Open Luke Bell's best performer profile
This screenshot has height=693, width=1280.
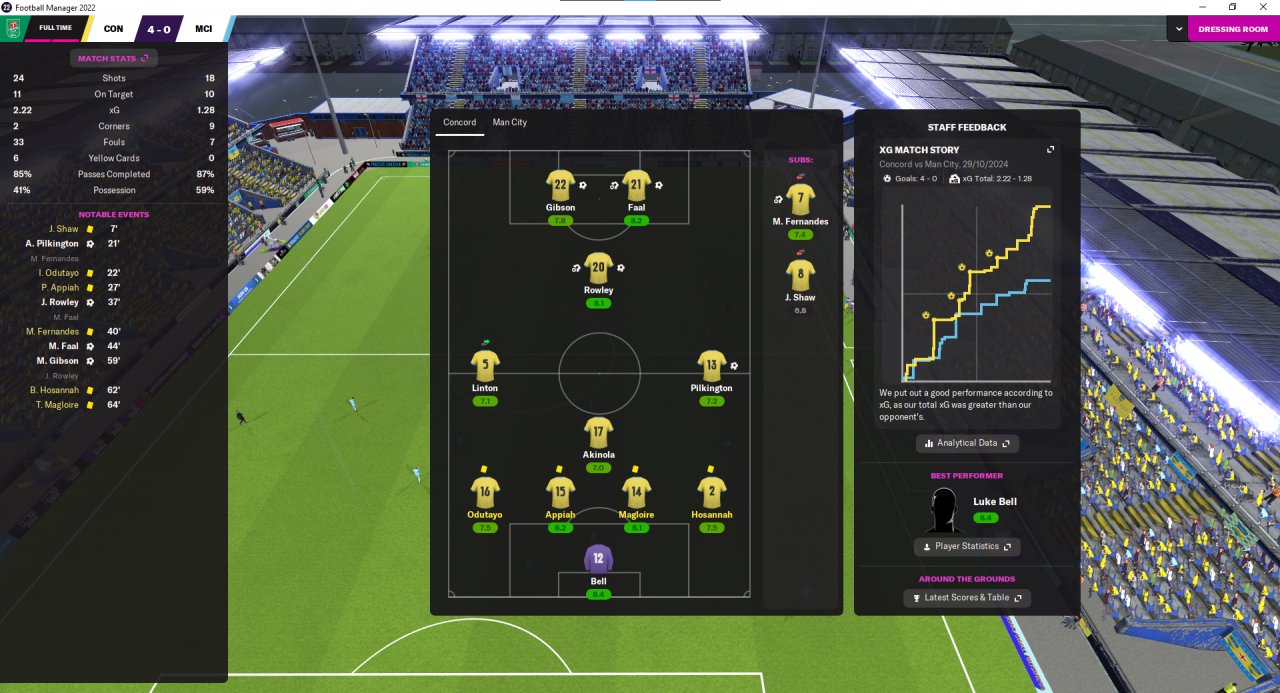tap(994, 502)
